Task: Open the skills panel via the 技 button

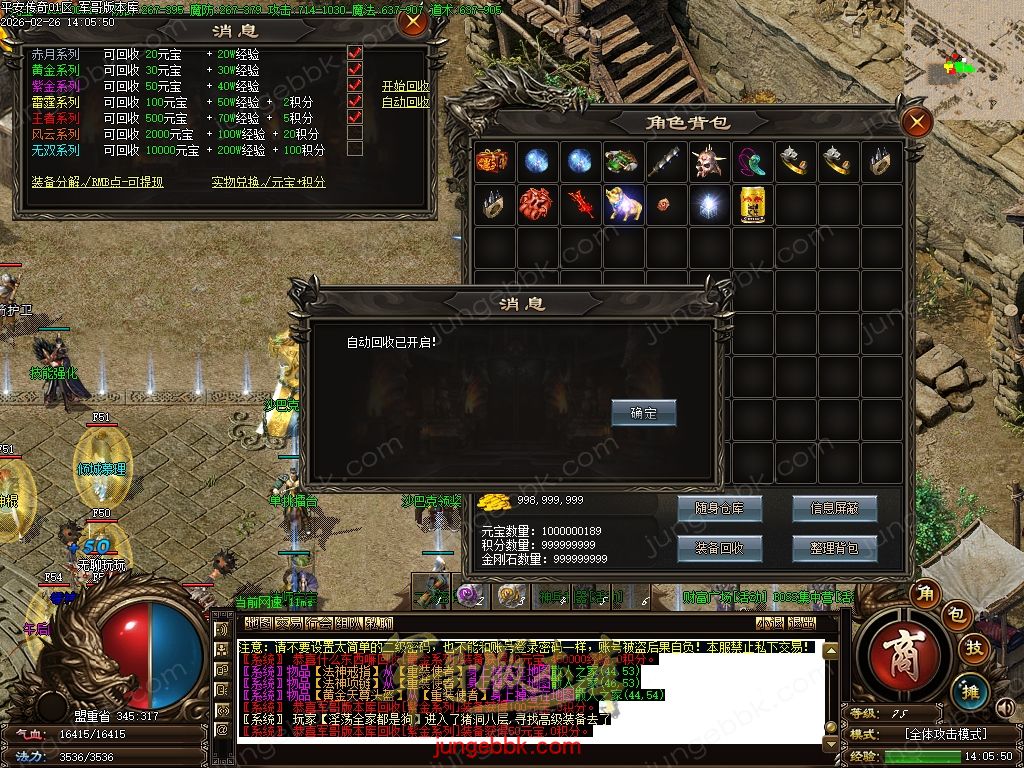Action: (x=972, y=648)
